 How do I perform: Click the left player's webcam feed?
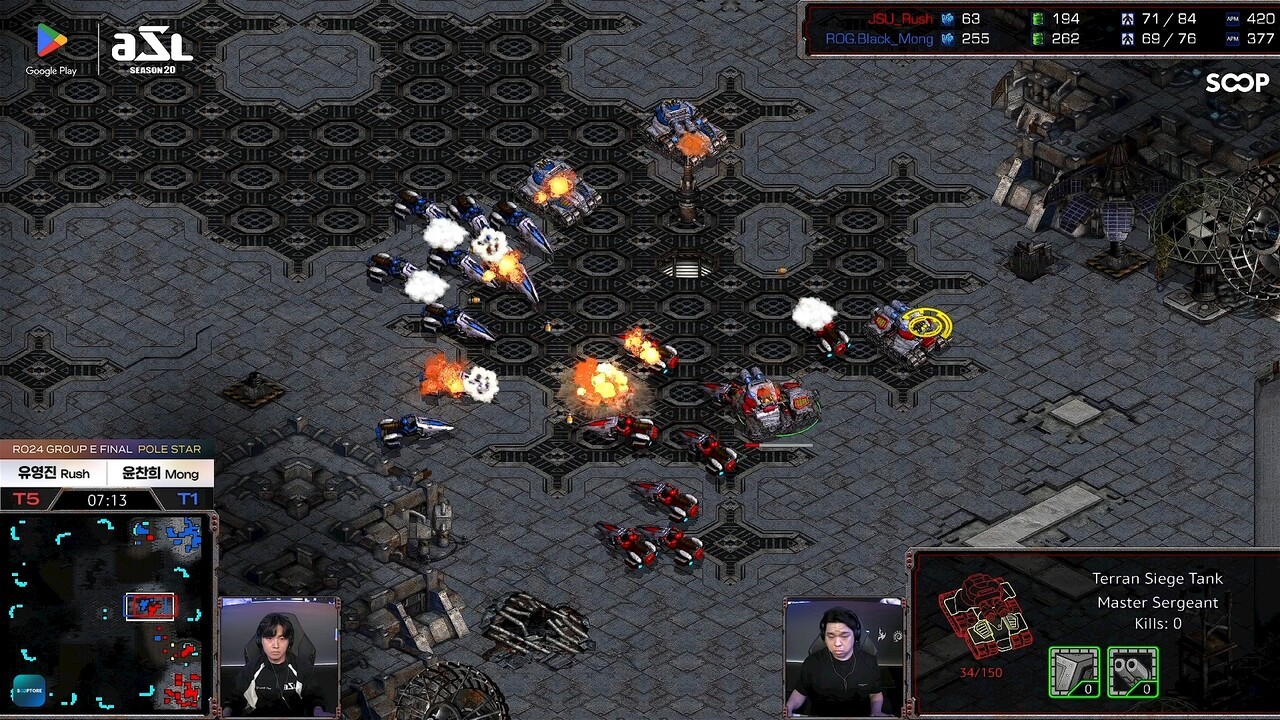(x=279, y=656)
